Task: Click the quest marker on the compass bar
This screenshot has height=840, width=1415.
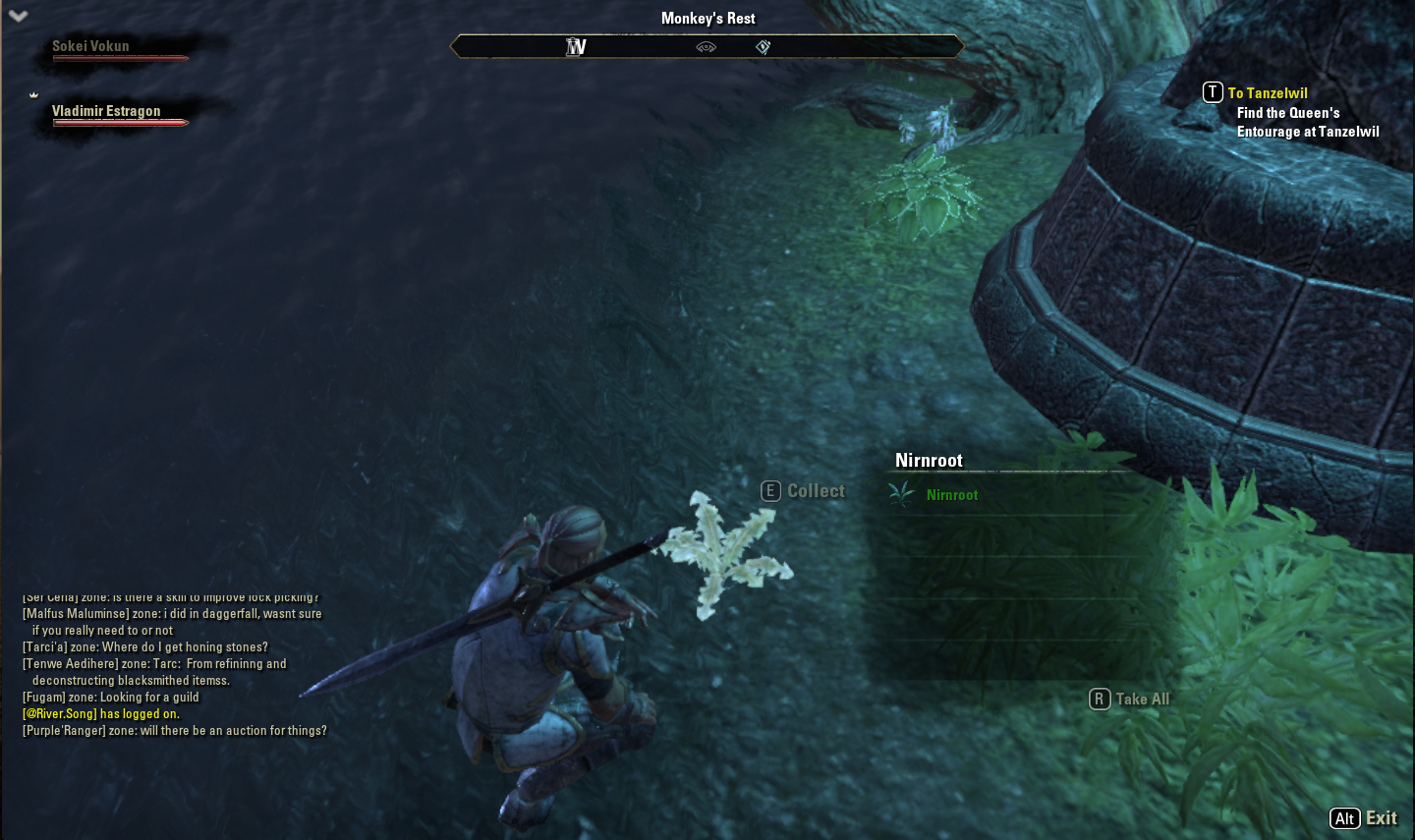Action: click(x=763, y=47)
